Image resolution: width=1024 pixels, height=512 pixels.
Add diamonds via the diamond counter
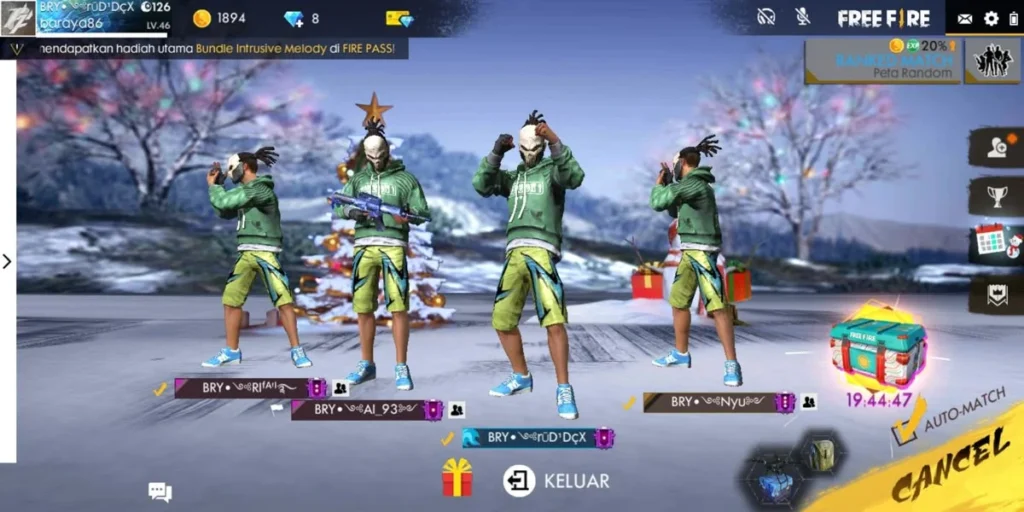coord(301,18)
